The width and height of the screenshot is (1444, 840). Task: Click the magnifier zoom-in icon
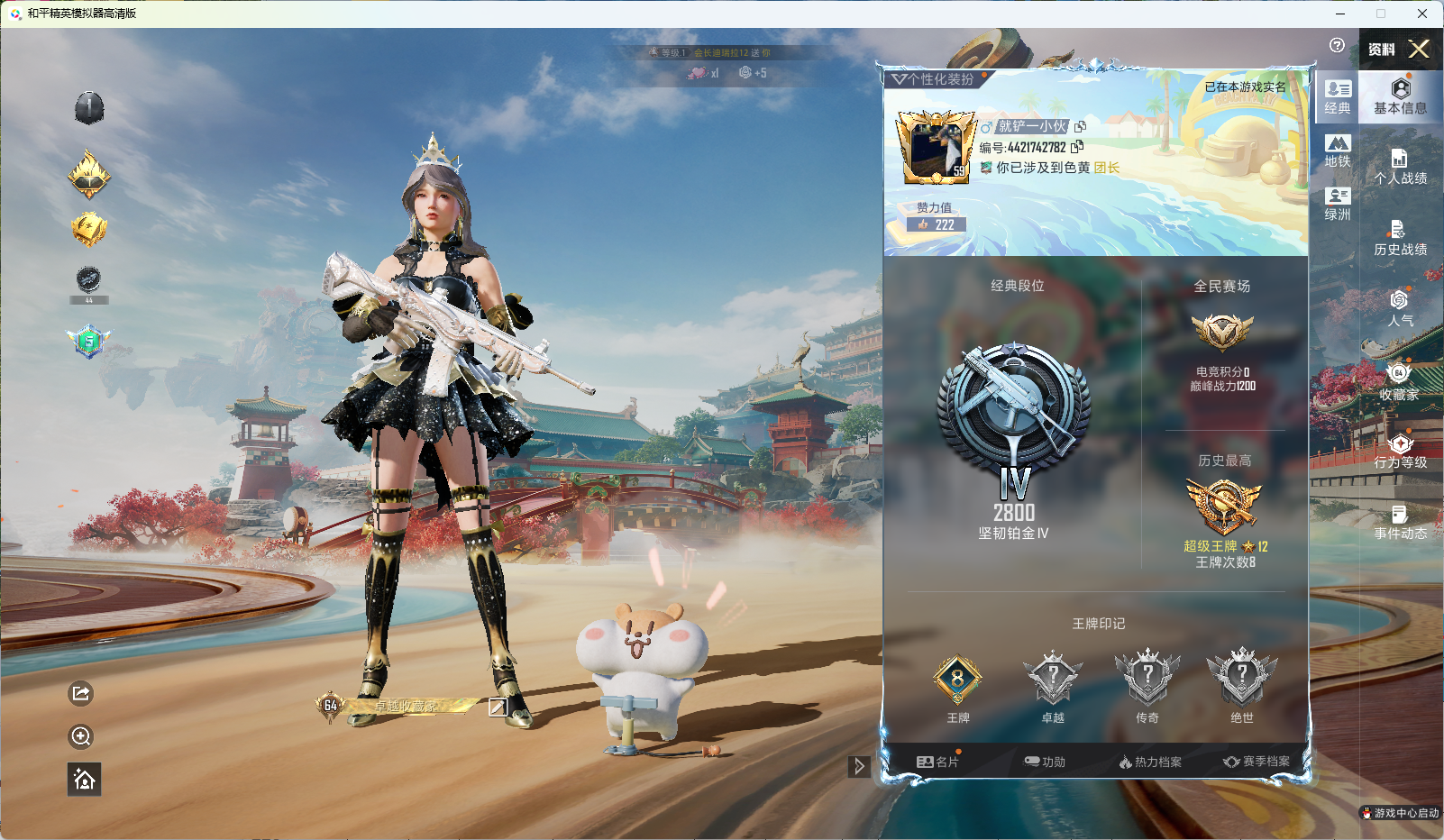tap(81, 736)
